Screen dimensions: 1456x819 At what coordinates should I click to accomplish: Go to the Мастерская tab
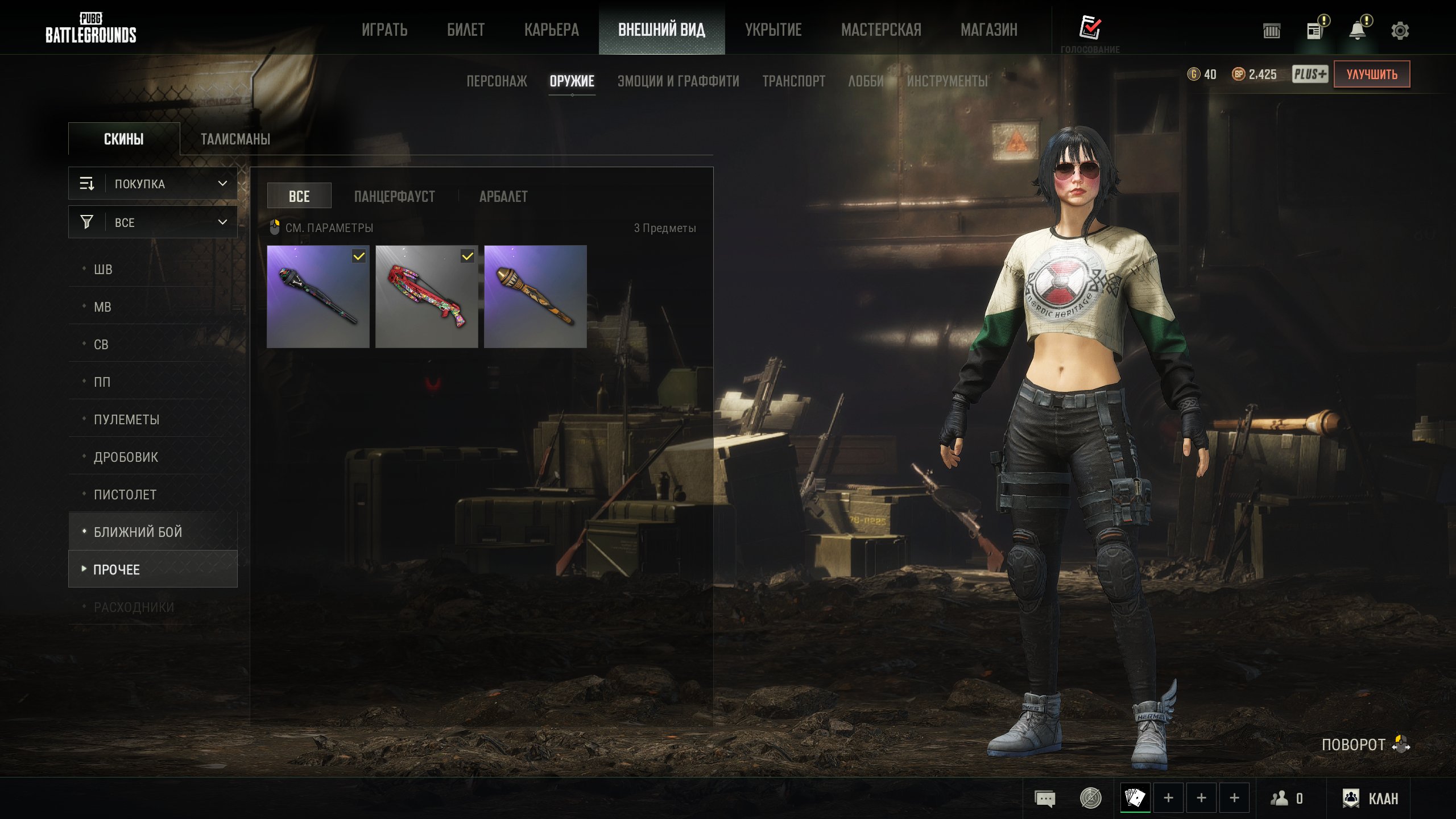[881, 30]
